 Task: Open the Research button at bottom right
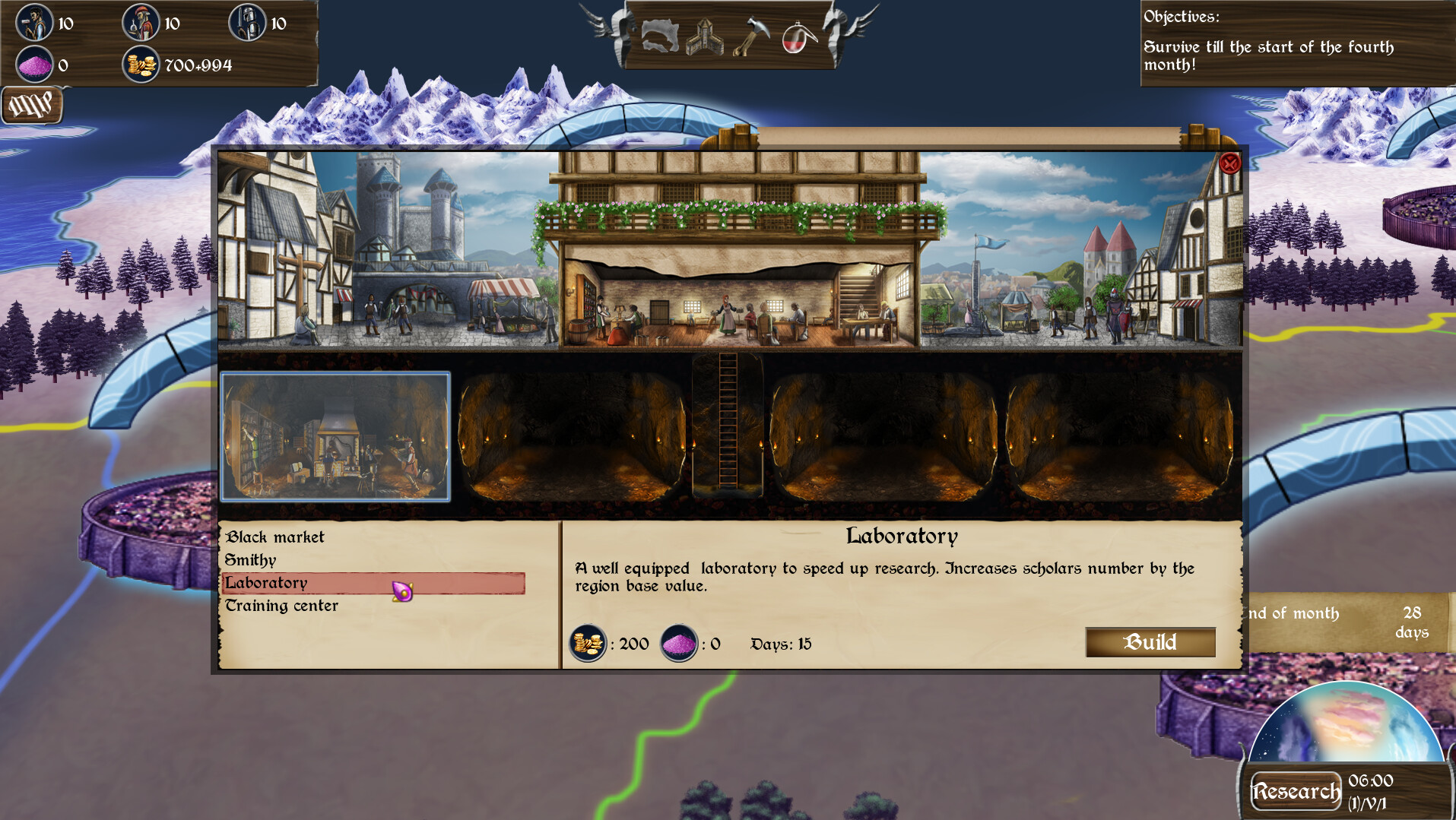pos(1296,790)
